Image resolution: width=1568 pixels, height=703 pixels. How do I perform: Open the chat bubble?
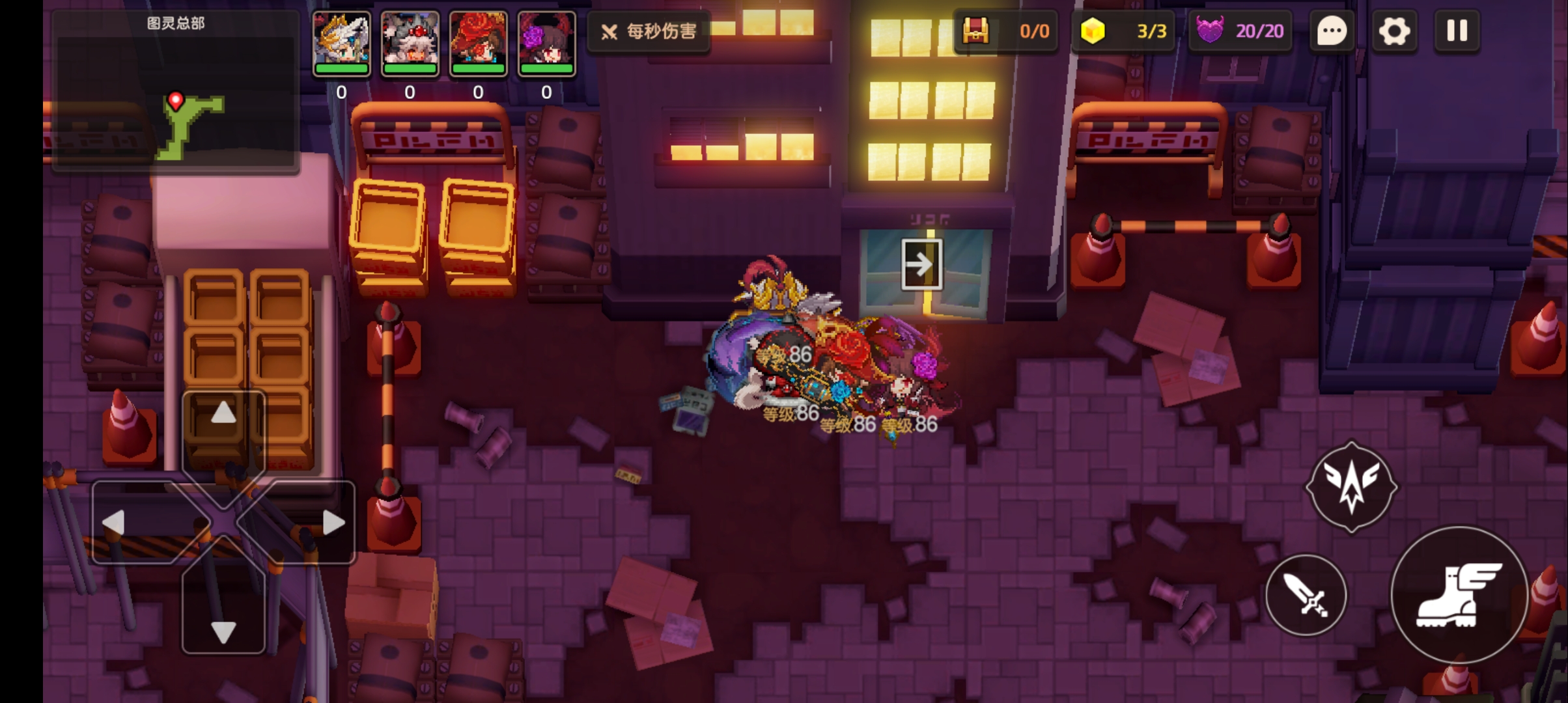[1332, 31]
